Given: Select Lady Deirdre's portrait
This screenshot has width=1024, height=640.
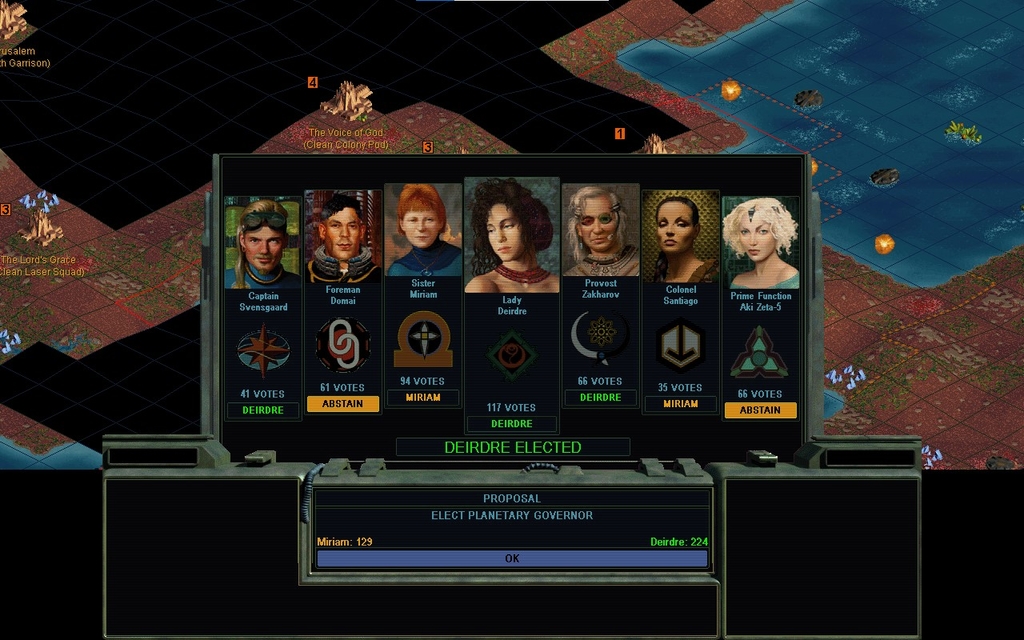Looking at the screenshot, I should pyautogui.click(x=512, y=236).
